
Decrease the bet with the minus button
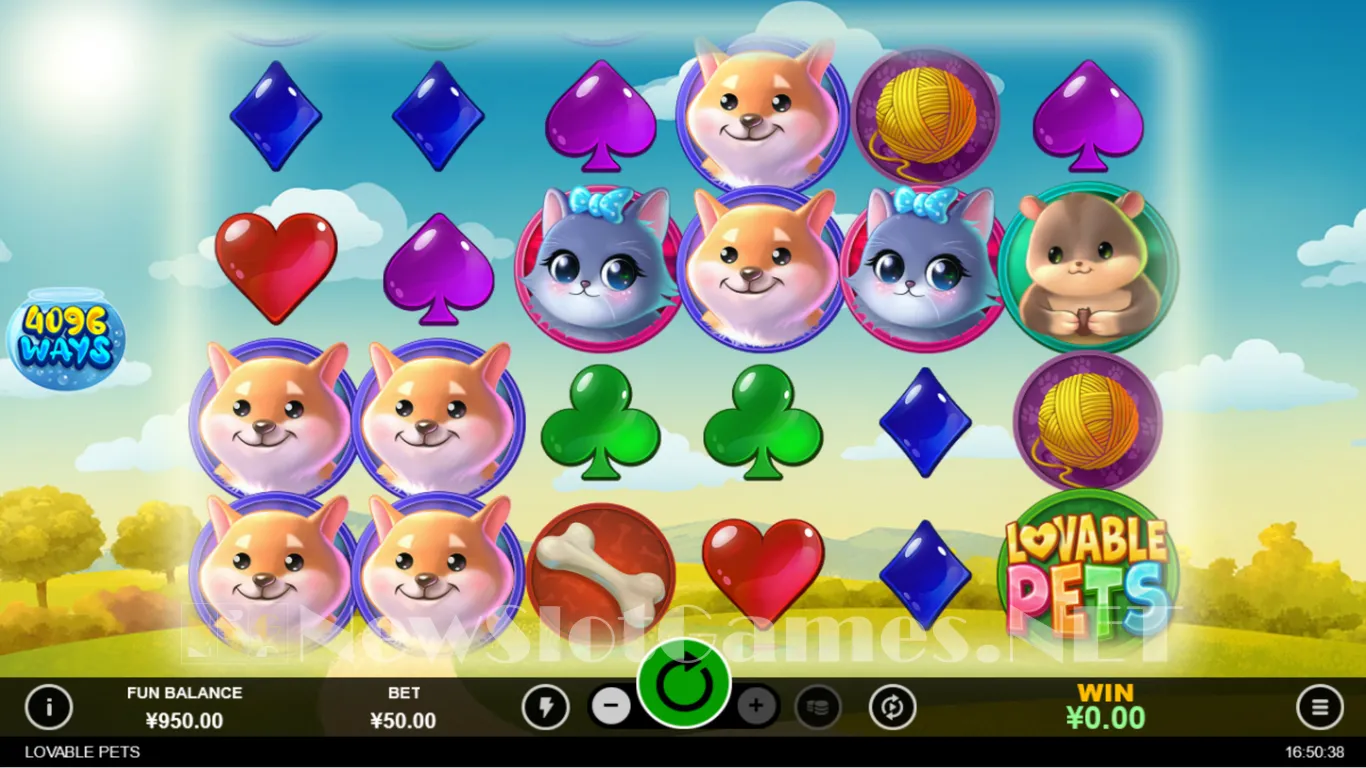611,707
